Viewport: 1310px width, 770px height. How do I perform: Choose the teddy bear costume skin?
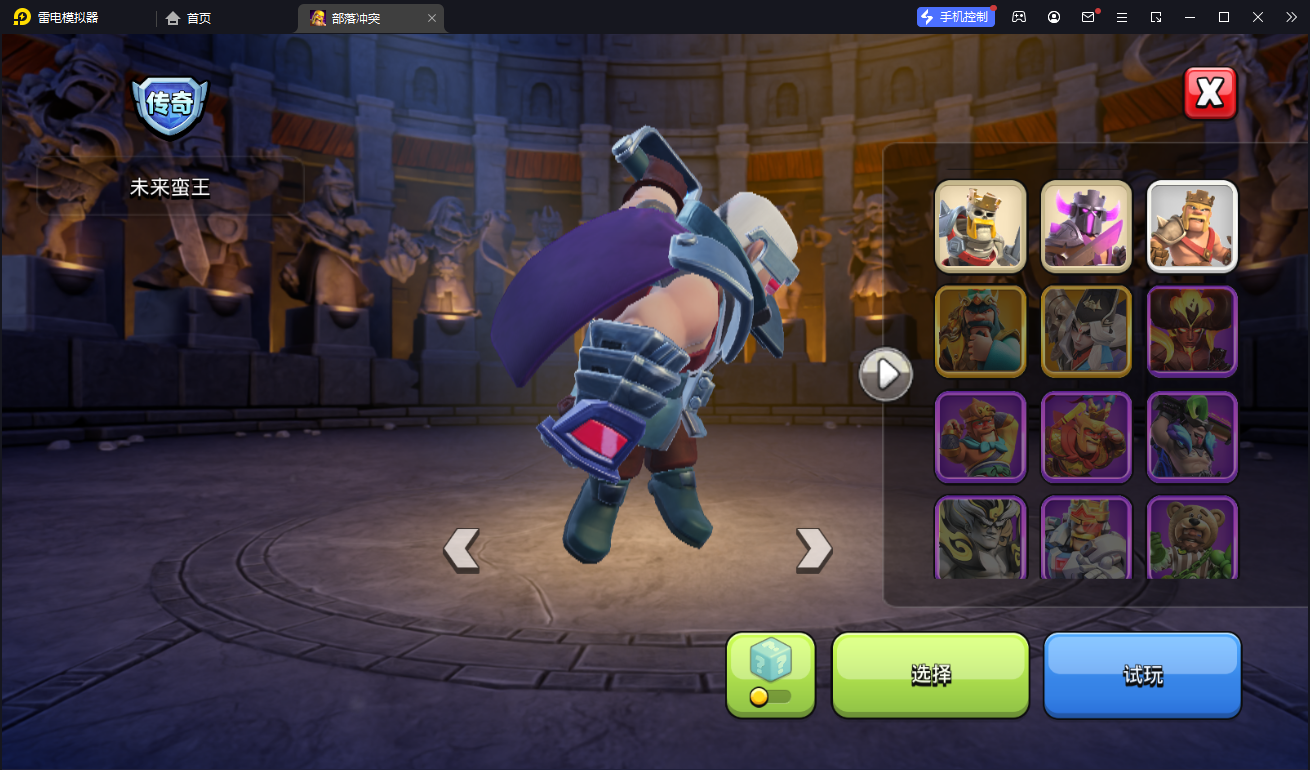tap(1192, 538)
